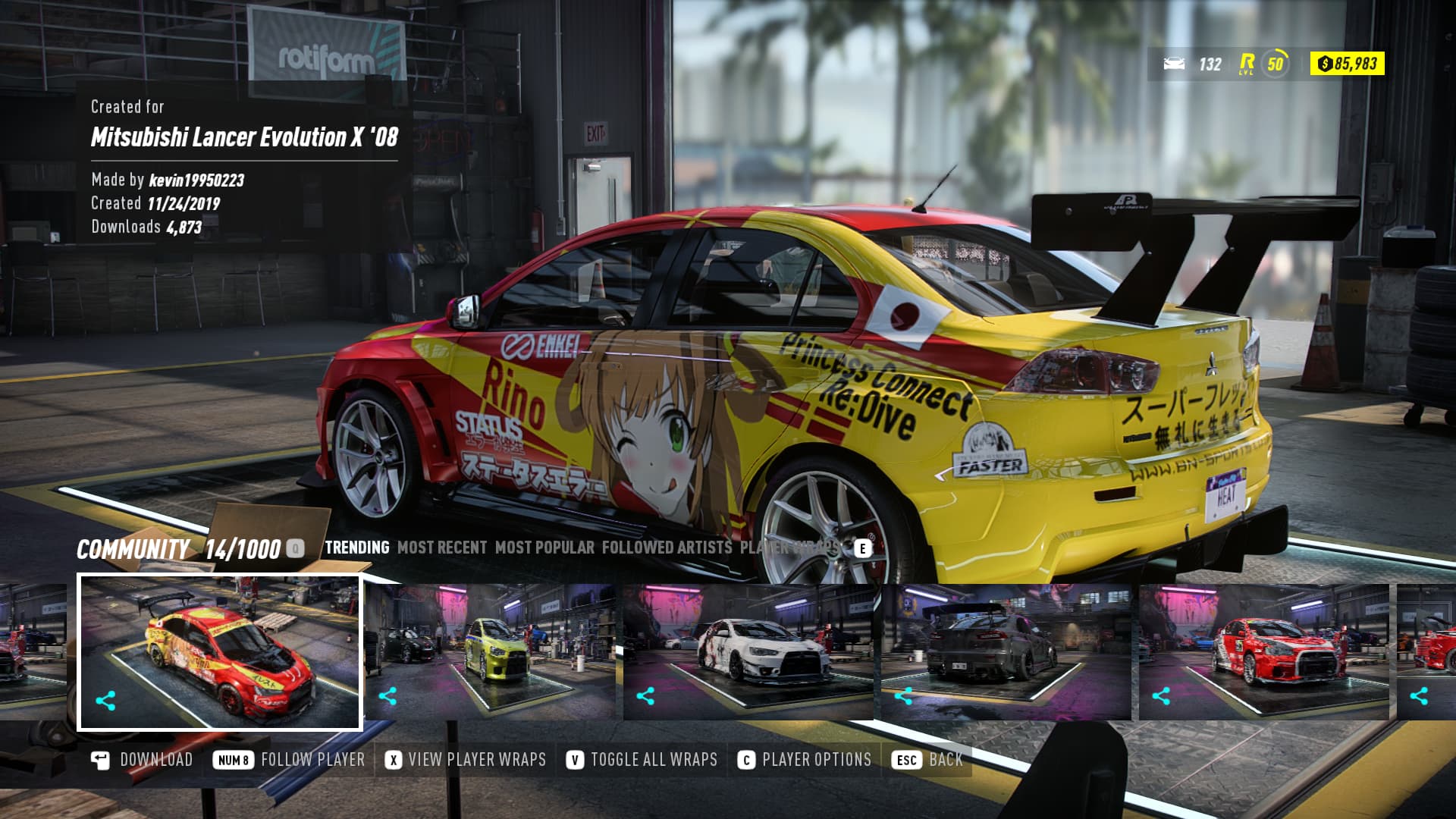
Task: Open the Most Recent wraps tab
Action: (x=442, y=548)
